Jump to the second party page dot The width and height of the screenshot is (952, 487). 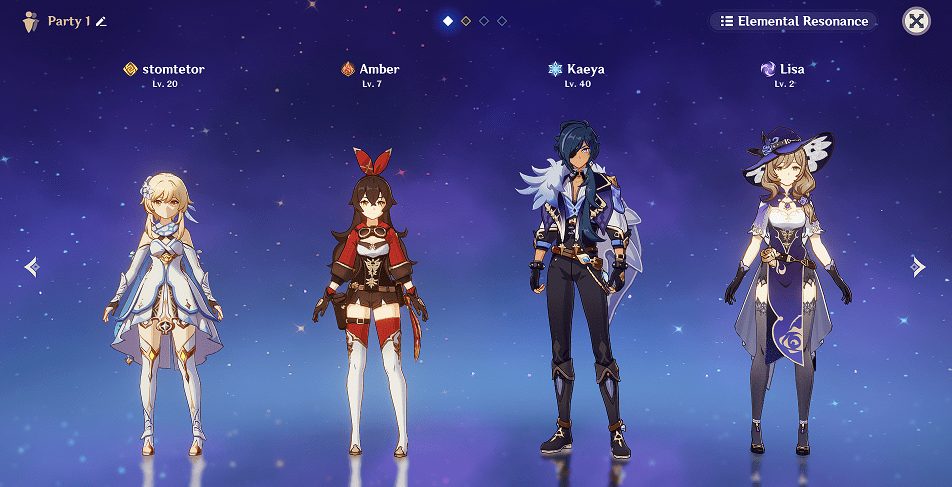(x=466, y=21)
